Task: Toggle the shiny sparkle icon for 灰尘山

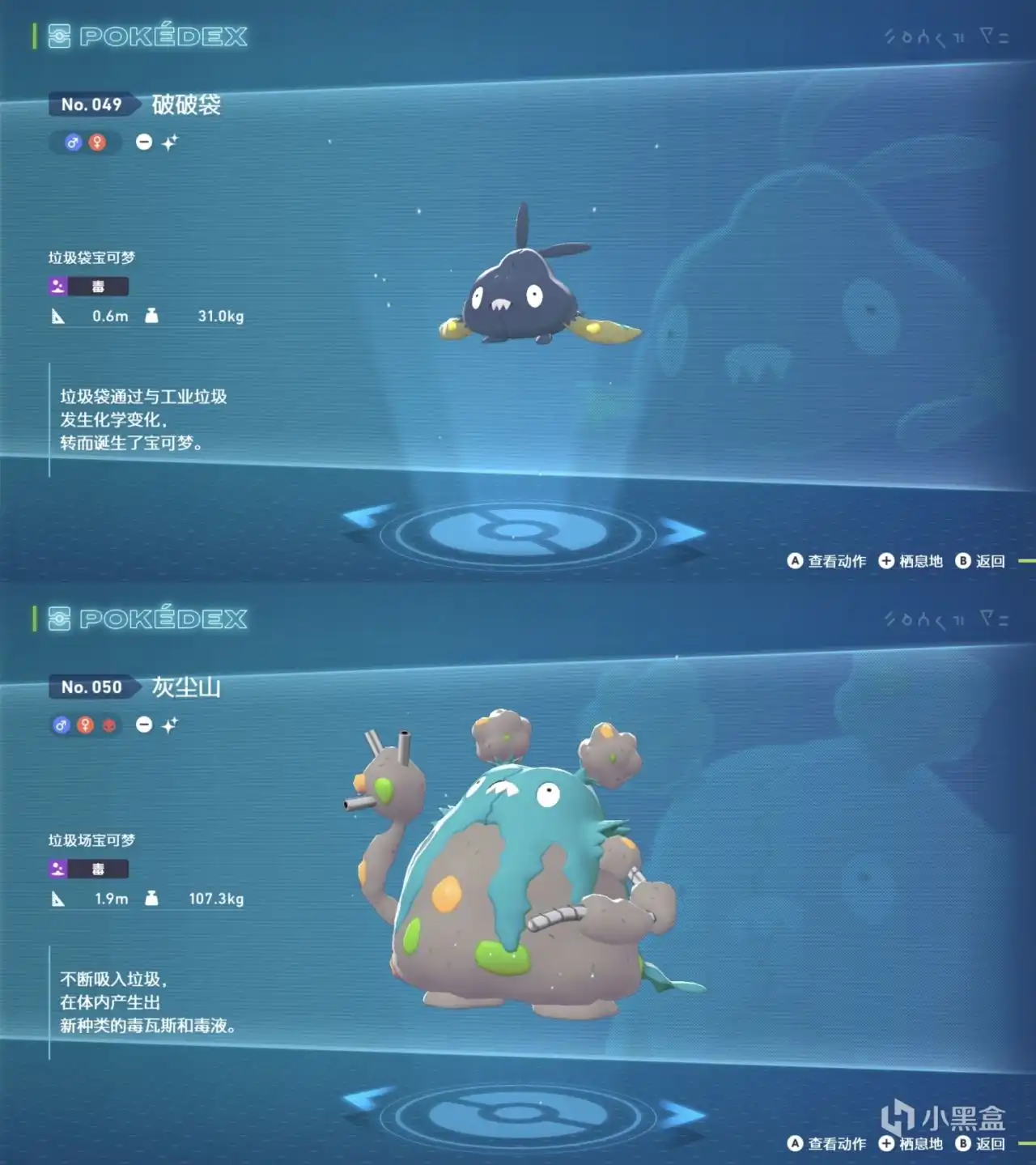Action: point(171,725)
